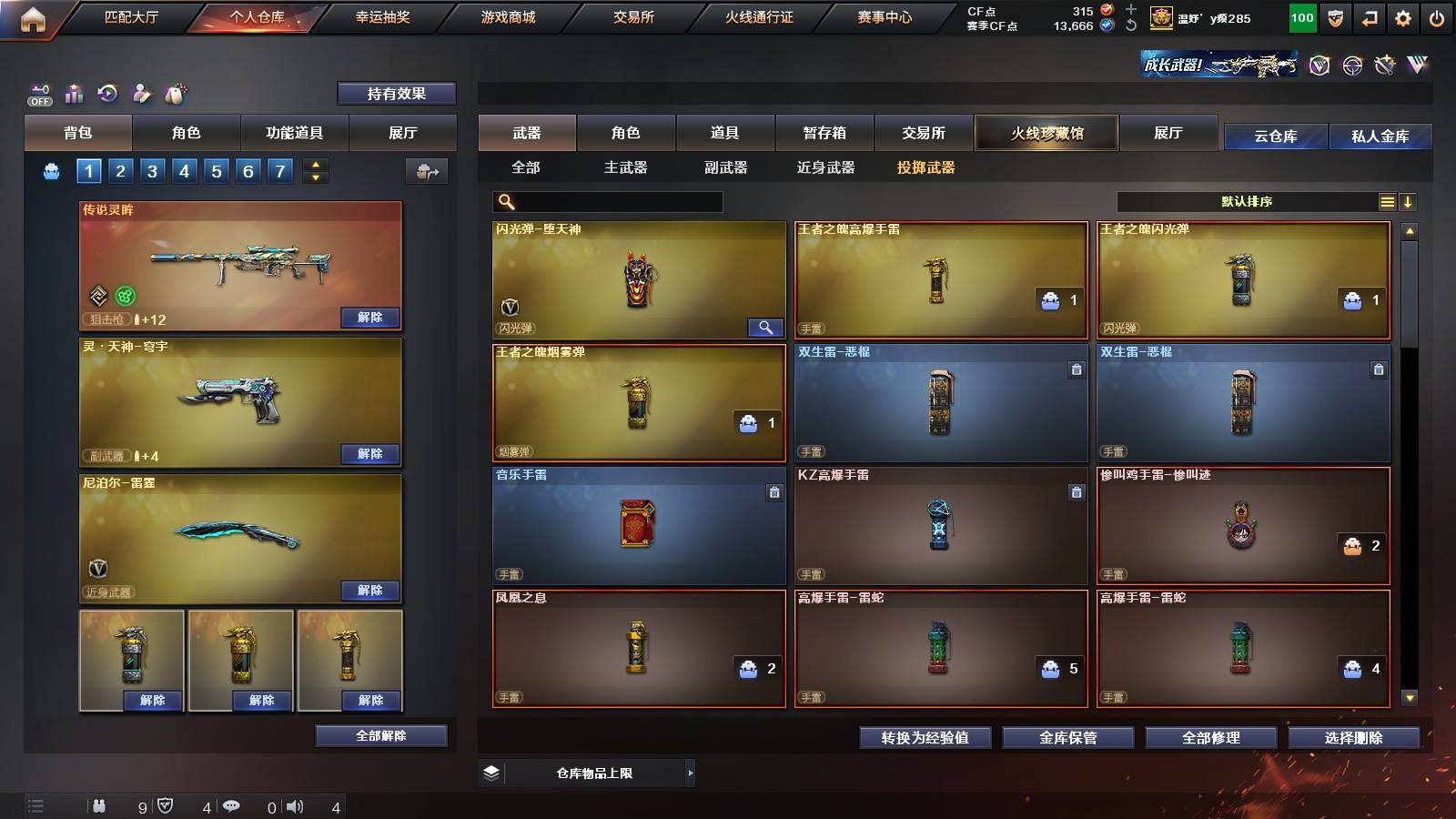Click the return arrow icon near the settings gear
Screen dimensions: 1456x819
(1369, 16)
